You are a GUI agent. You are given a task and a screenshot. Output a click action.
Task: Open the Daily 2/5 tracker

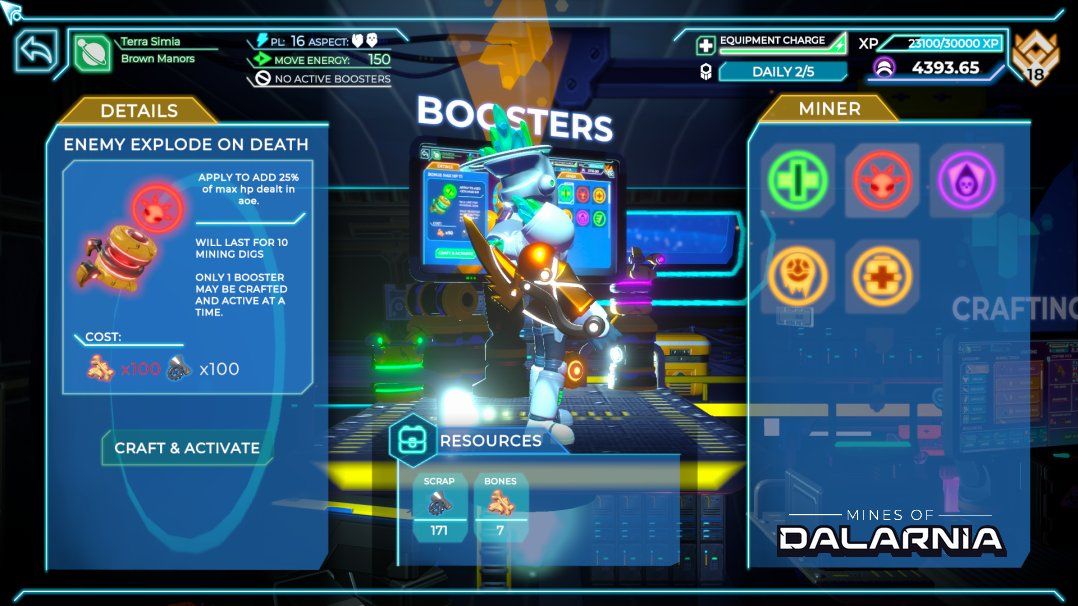782,71
